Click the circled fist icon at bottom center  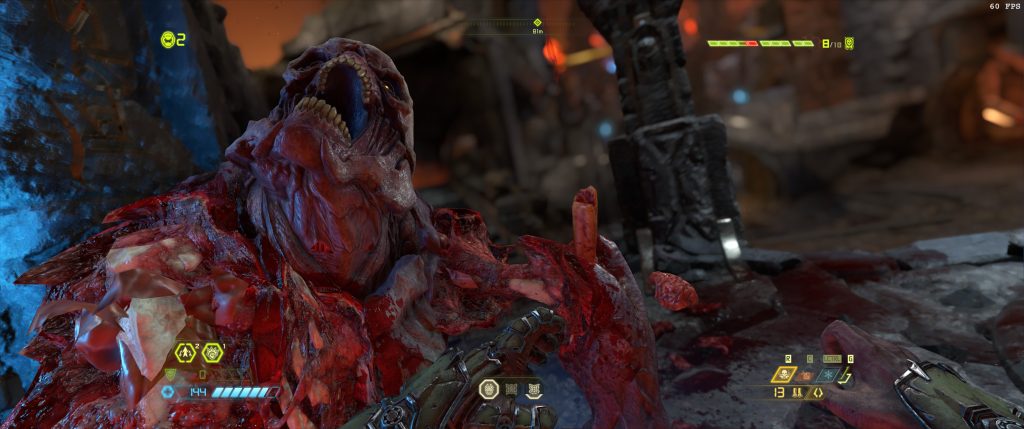click(489, 389)
